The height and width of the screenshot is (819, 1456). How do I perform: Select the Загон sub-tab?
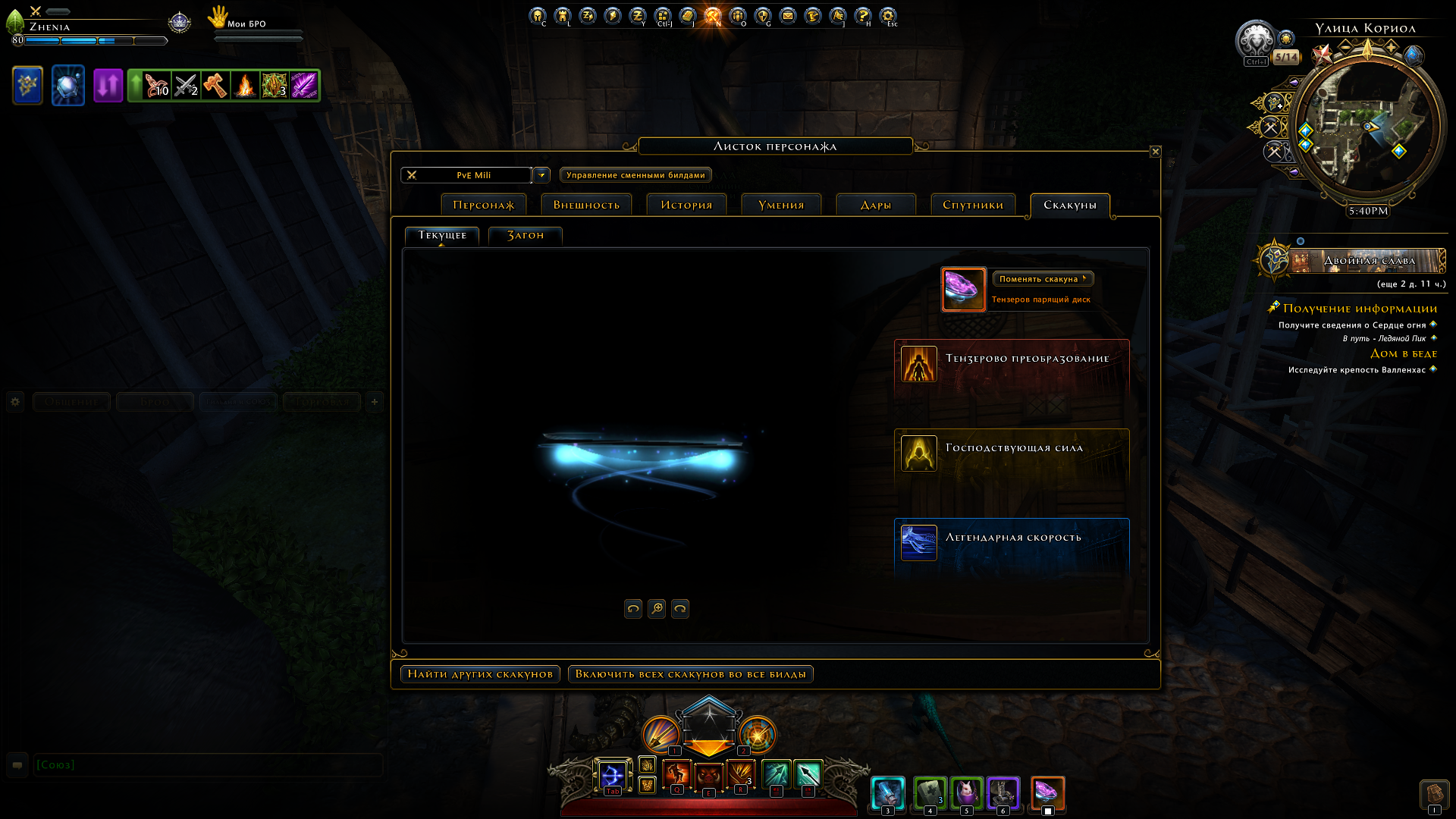pos(526,235)
